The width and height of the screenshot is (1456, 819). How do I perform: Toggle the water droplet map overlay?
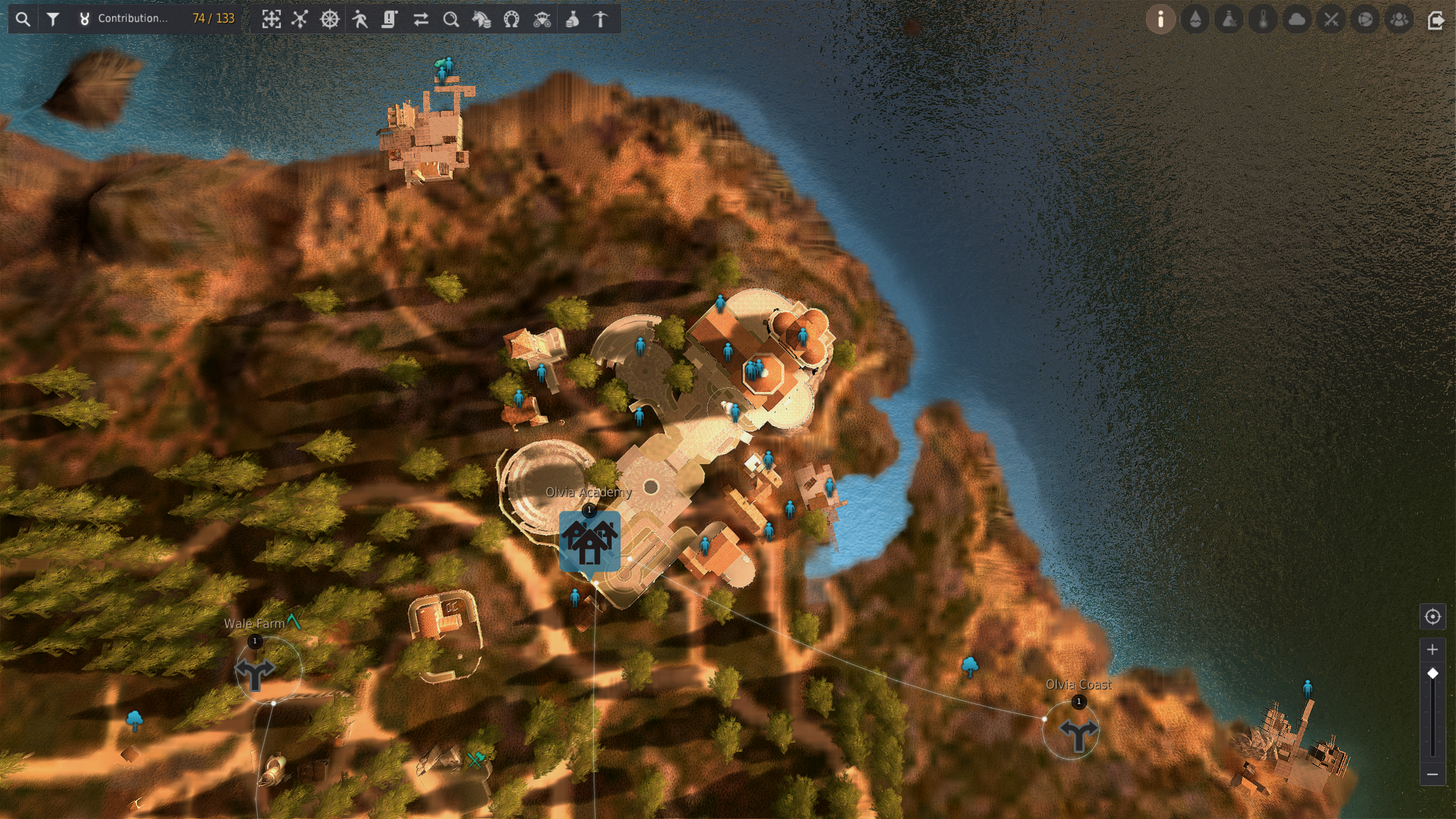click(x=1195, y=19)
